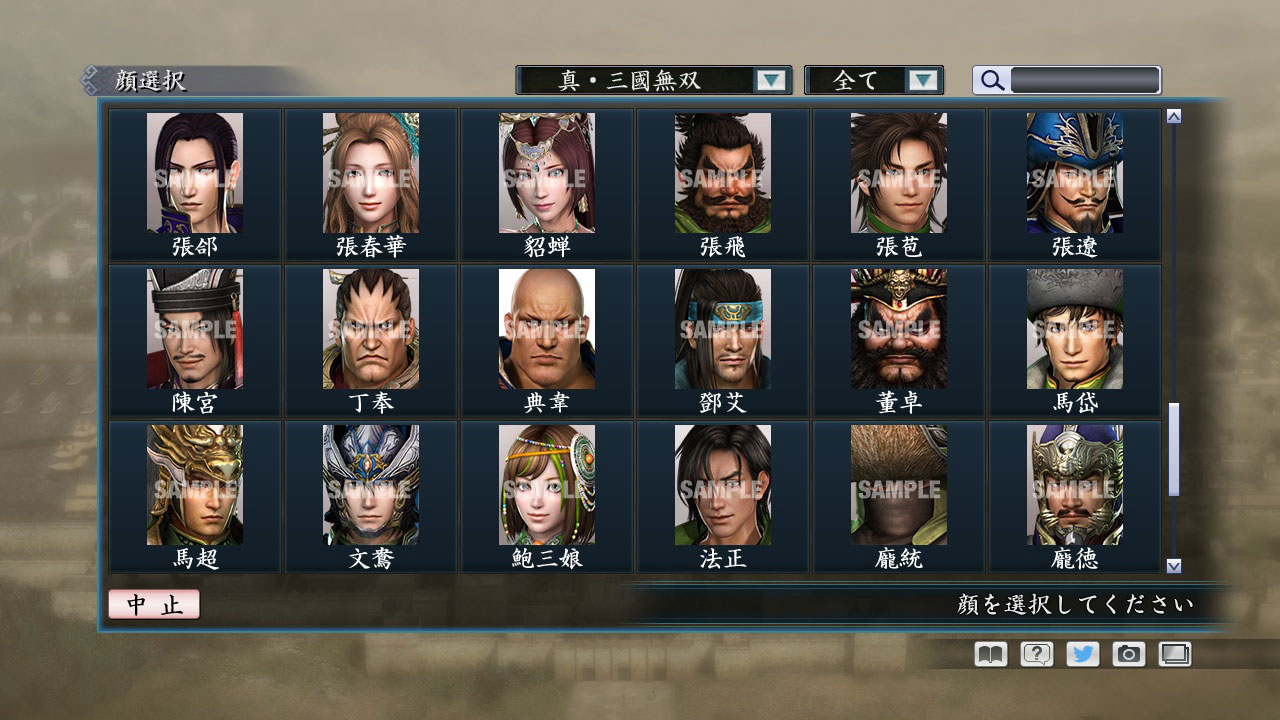Choose the bald 典韋 portrait
The image size is (1280, 720).
545,330
